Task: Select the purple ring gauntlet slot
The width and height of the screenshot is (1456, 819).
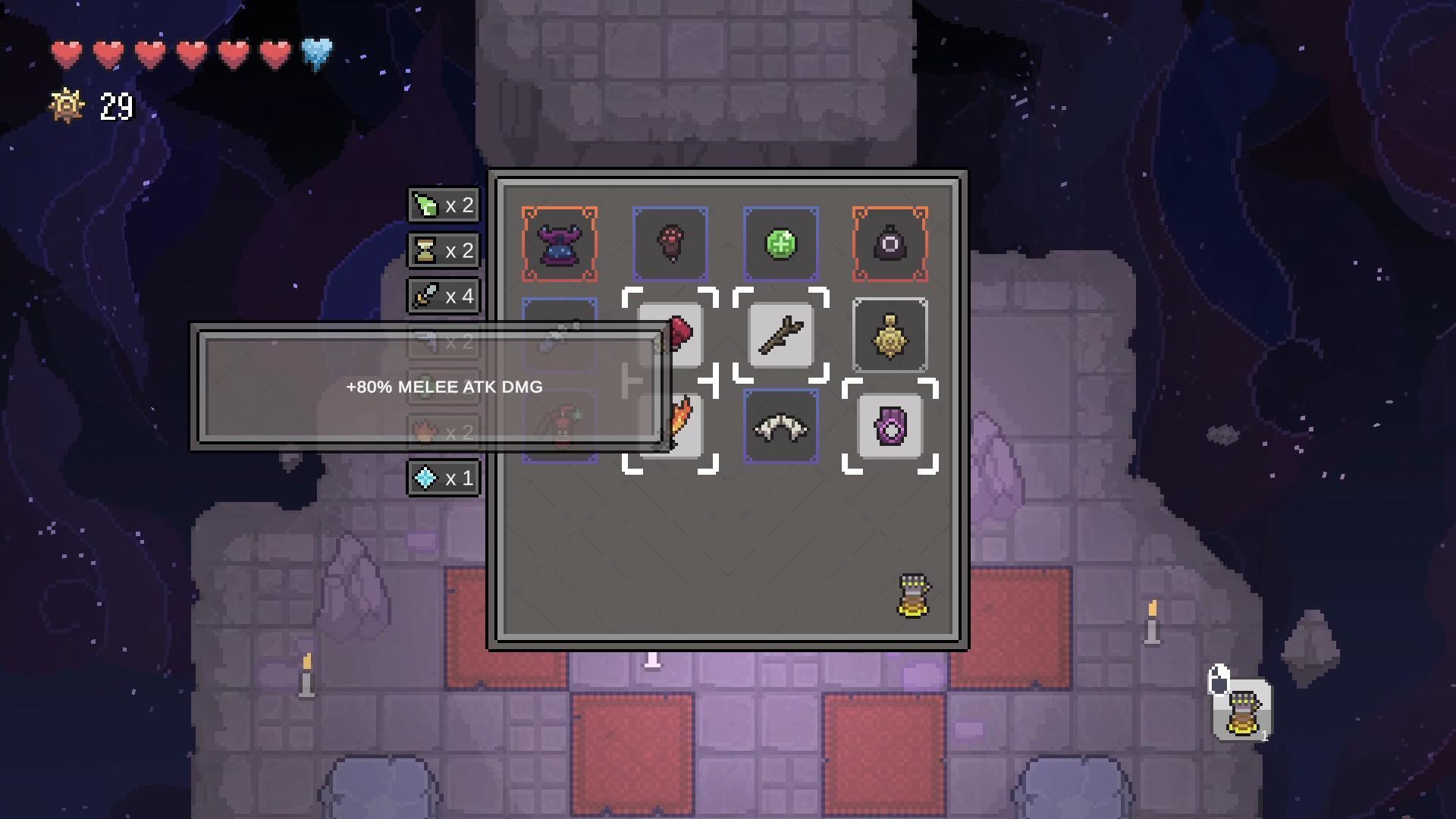Action: (x=890, y=427)
